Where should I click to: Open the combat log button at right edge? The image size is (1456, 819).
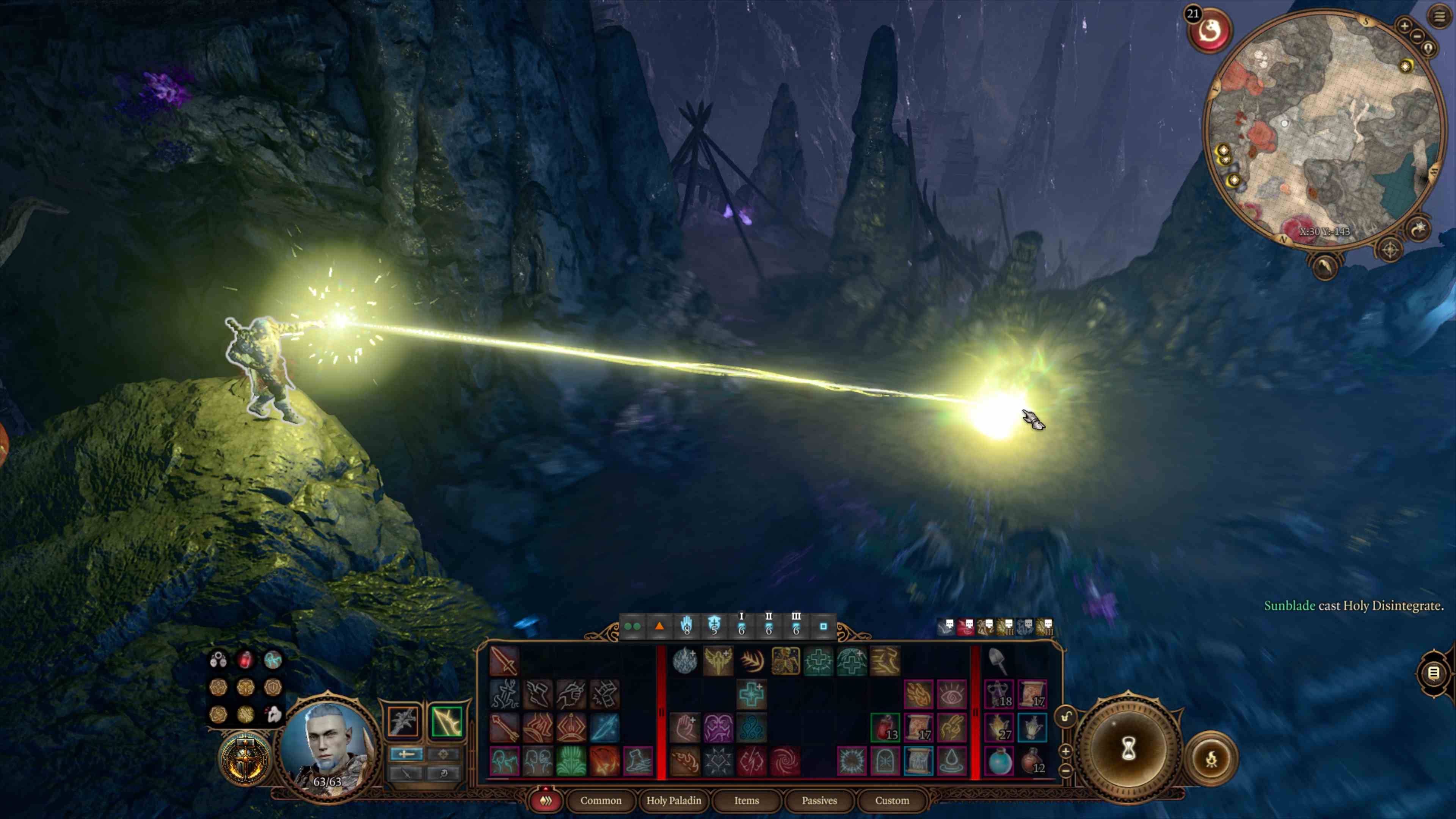[1433, 673]
